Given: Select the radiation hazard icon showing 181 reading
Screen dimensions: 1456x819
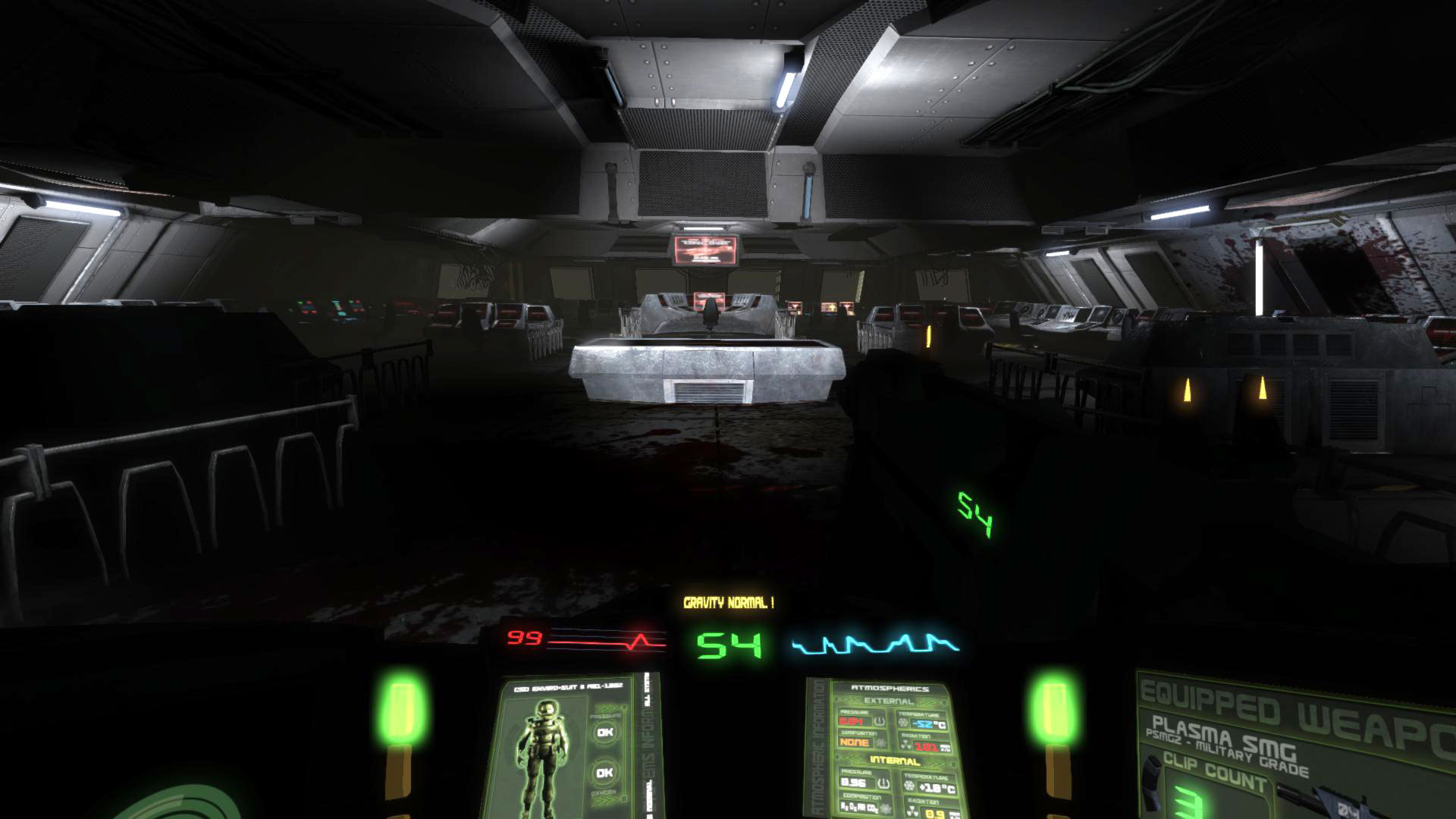Looking at the screenshot, I should (906, 745).
